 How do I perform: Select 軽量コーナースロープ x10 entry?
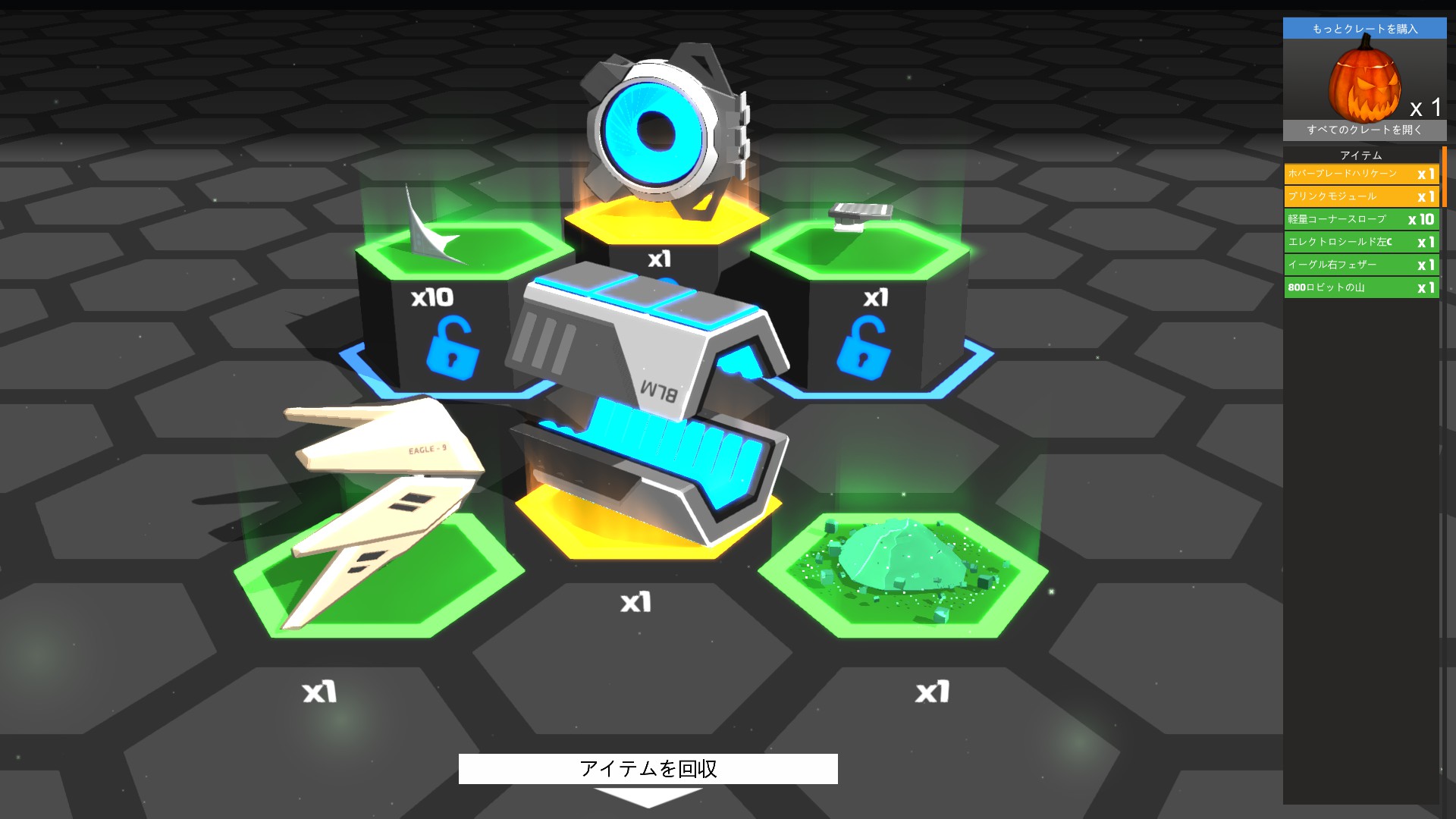[1360, 219]
